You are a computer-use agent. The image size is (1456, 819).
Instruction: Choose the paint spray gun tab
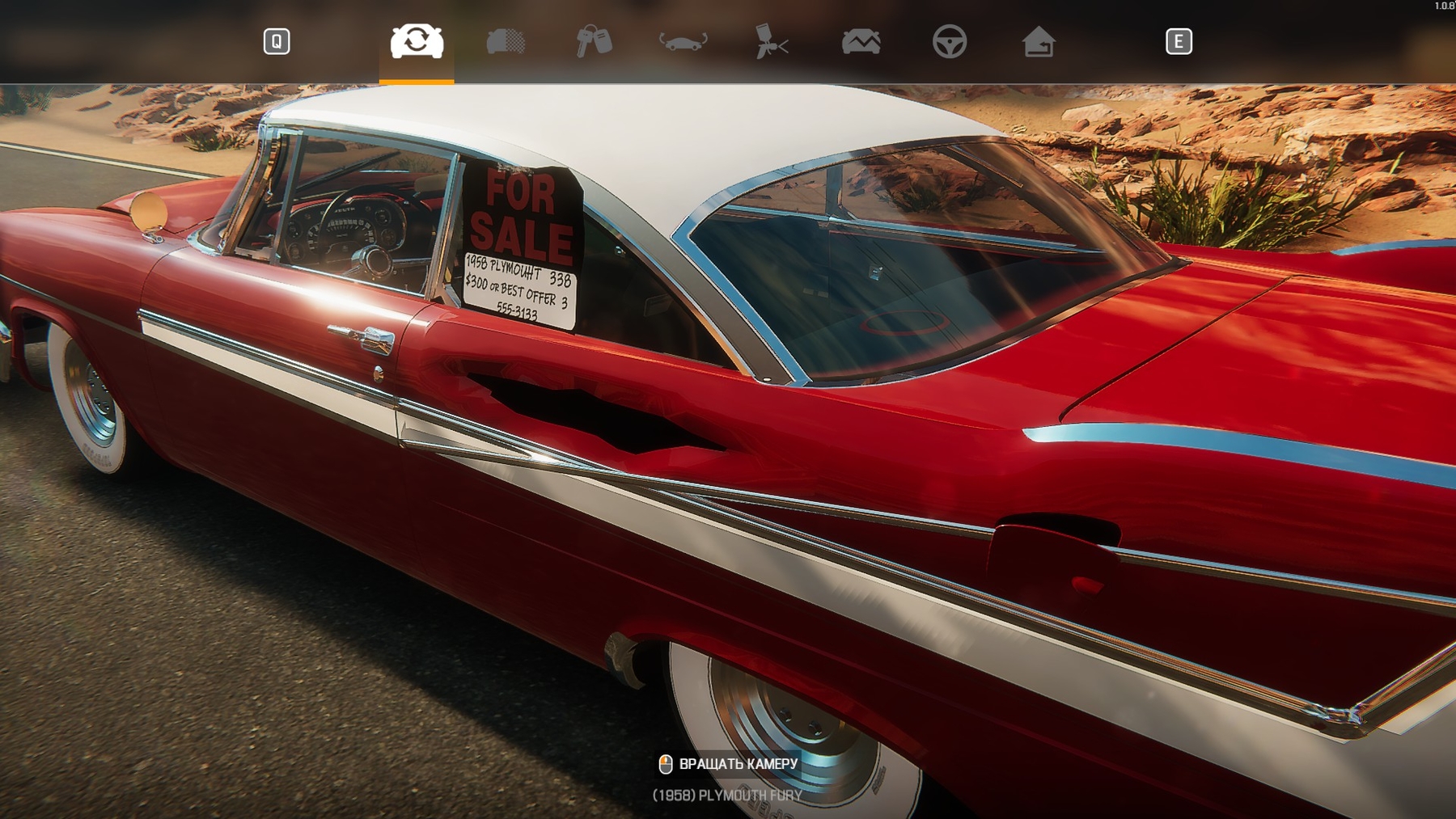coord(771,41)
